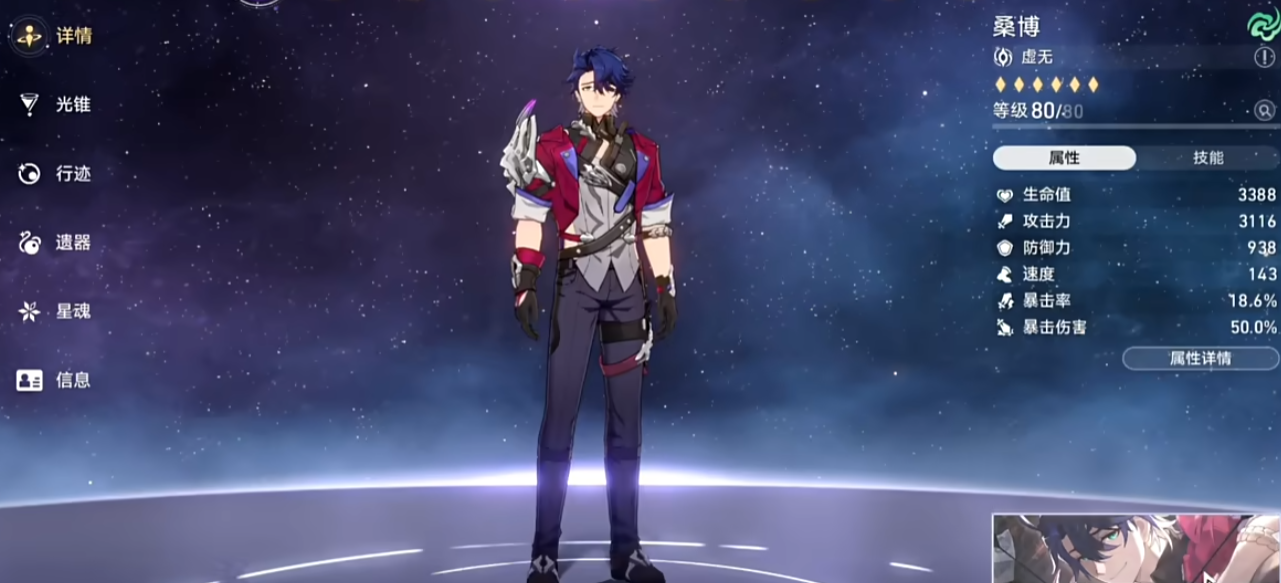The width and height of the screenshot is (1281, 583).
Task: Click the exclamation info icon near 虚无
Action: pos(1264,57)
